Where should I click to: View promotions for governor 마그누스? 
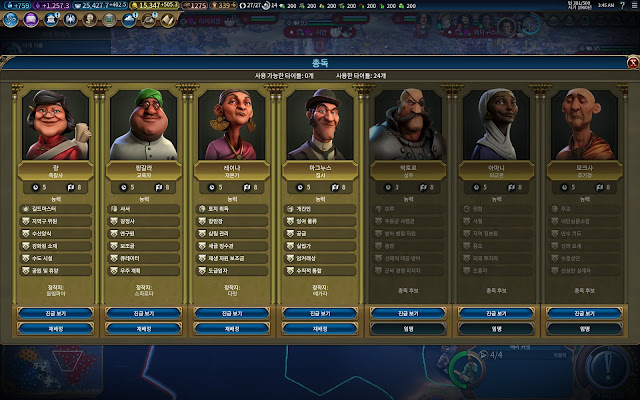pyautogui.click(x=319, y=313)
